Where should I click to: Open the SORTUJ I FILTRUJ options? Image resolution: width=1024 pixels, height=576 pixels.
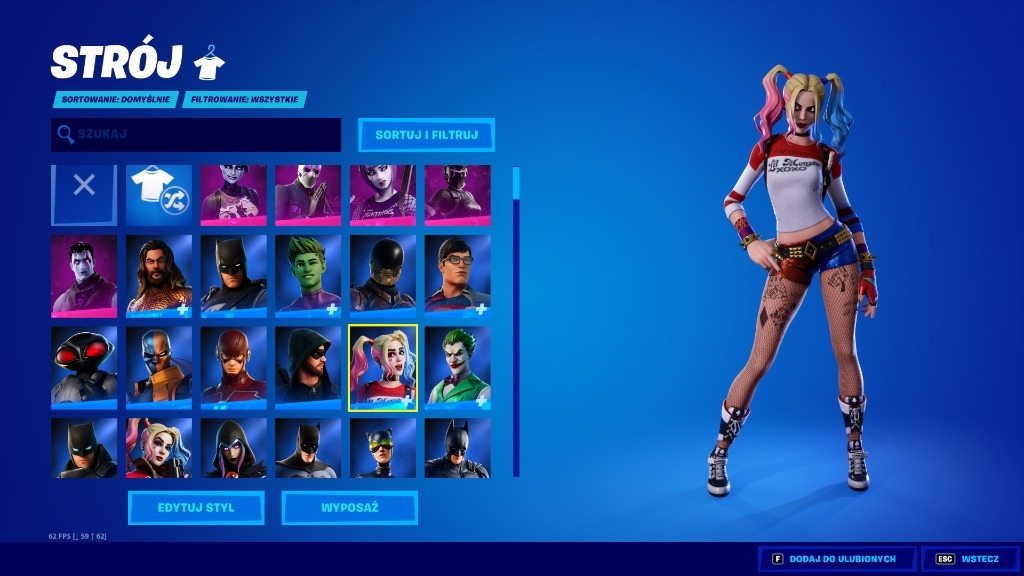426,134
